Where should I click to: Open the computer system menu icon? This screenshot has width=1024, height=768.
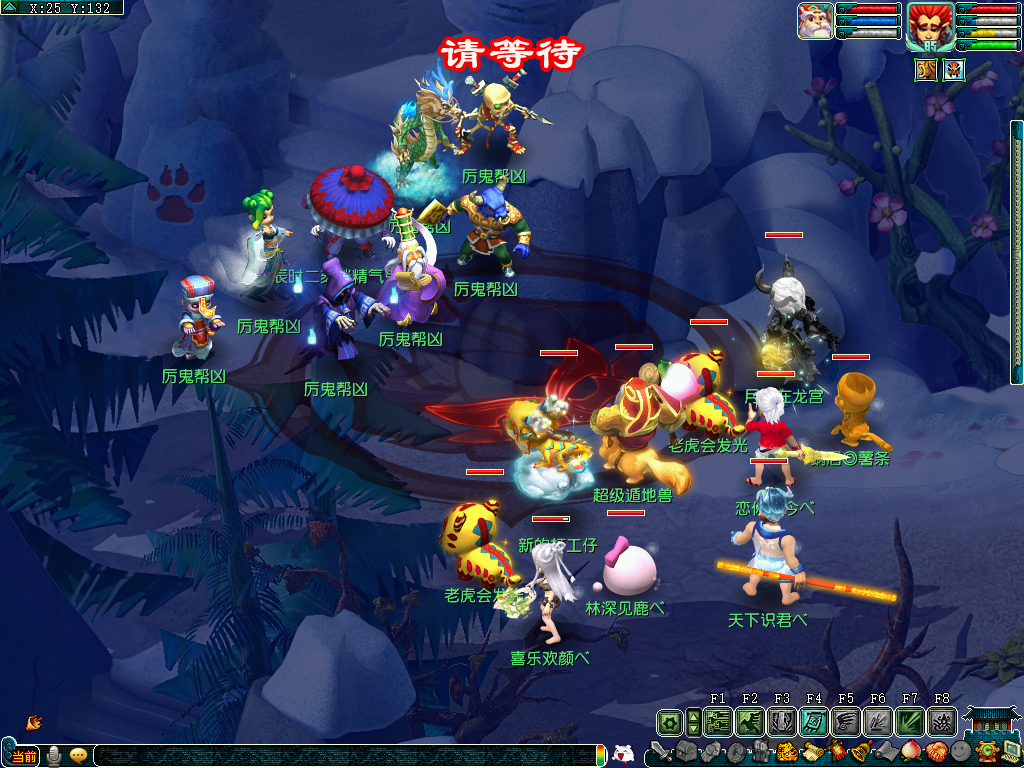point(1011,752)
